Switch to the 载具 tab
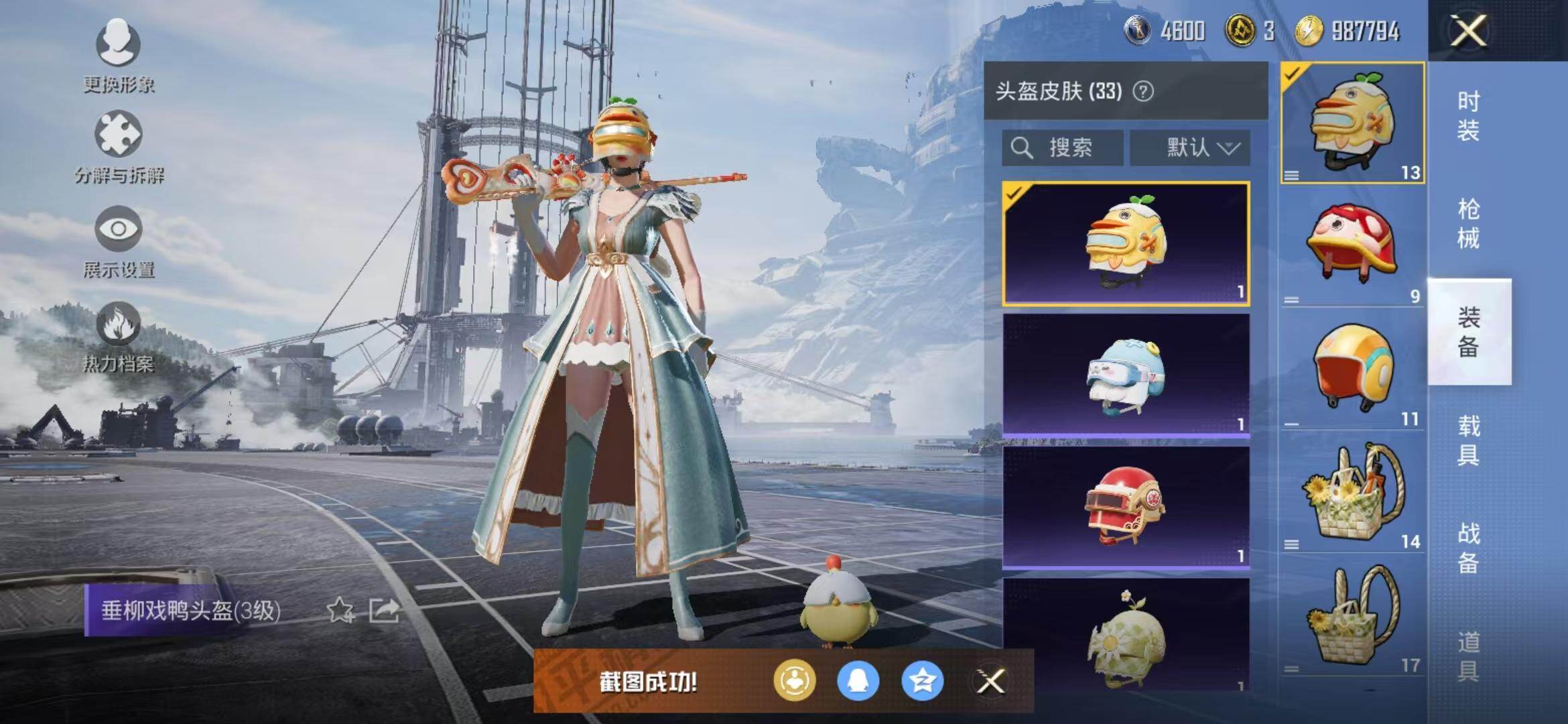Screen dimensions: 1568x724 point(1468,440)
